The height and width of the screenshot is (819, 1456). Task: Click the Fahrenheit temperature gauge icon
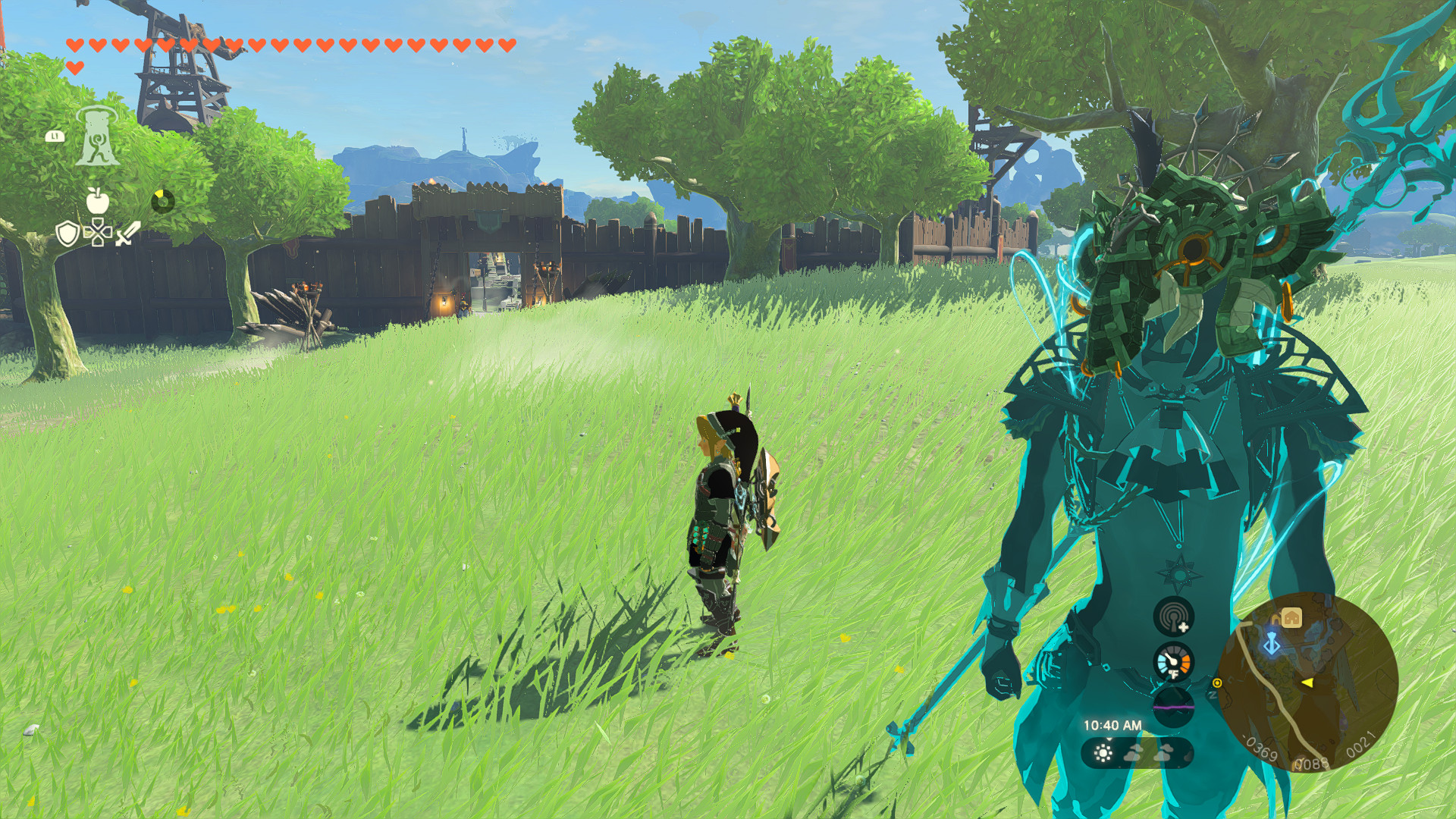tap(1173, 661)
